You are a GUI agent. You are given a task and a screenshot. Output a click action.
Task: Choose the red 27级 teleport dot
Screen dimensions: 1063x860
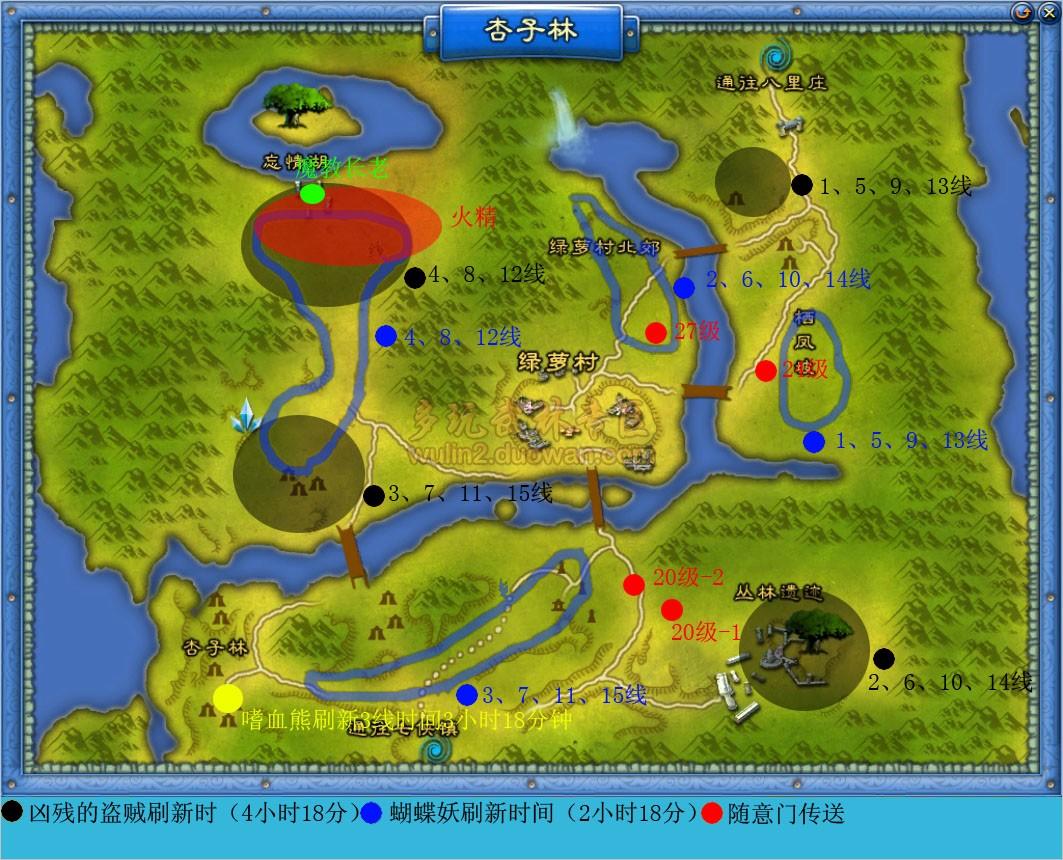click(656, 332)
